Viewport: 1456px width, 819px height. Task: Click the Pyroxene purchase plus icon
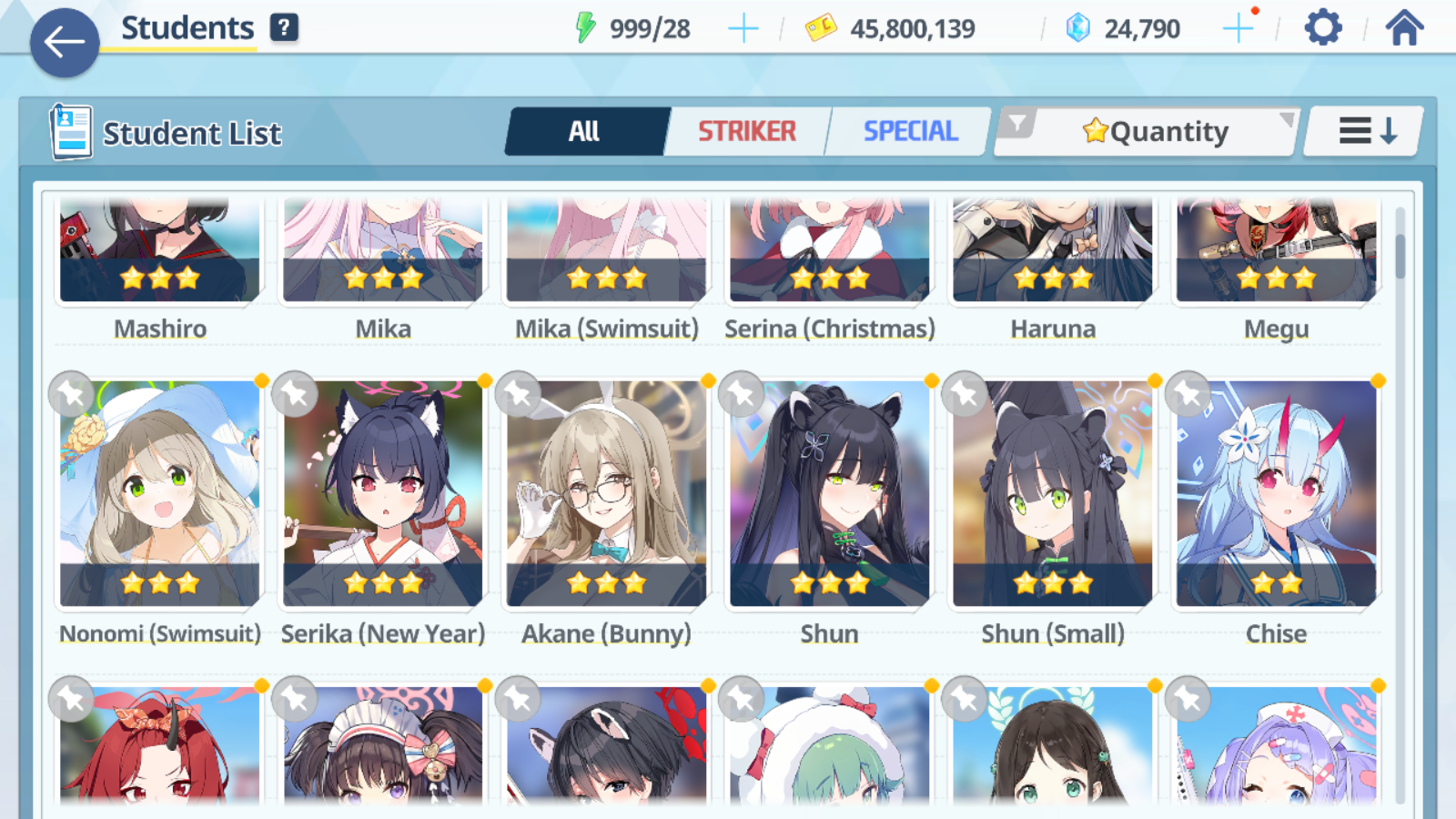click(1239, 27)
